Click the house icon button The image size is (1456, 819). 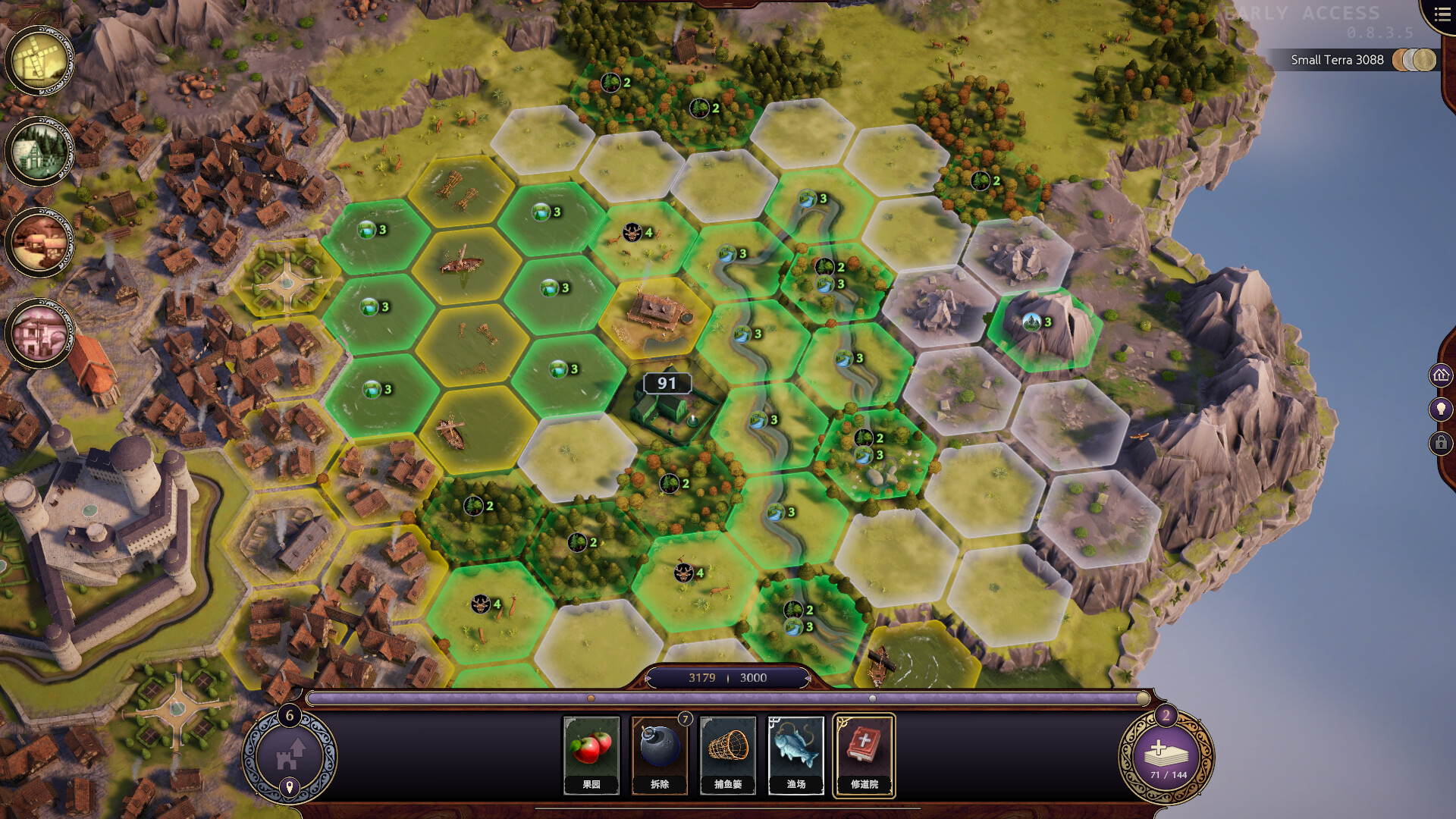pos(1441,375)
